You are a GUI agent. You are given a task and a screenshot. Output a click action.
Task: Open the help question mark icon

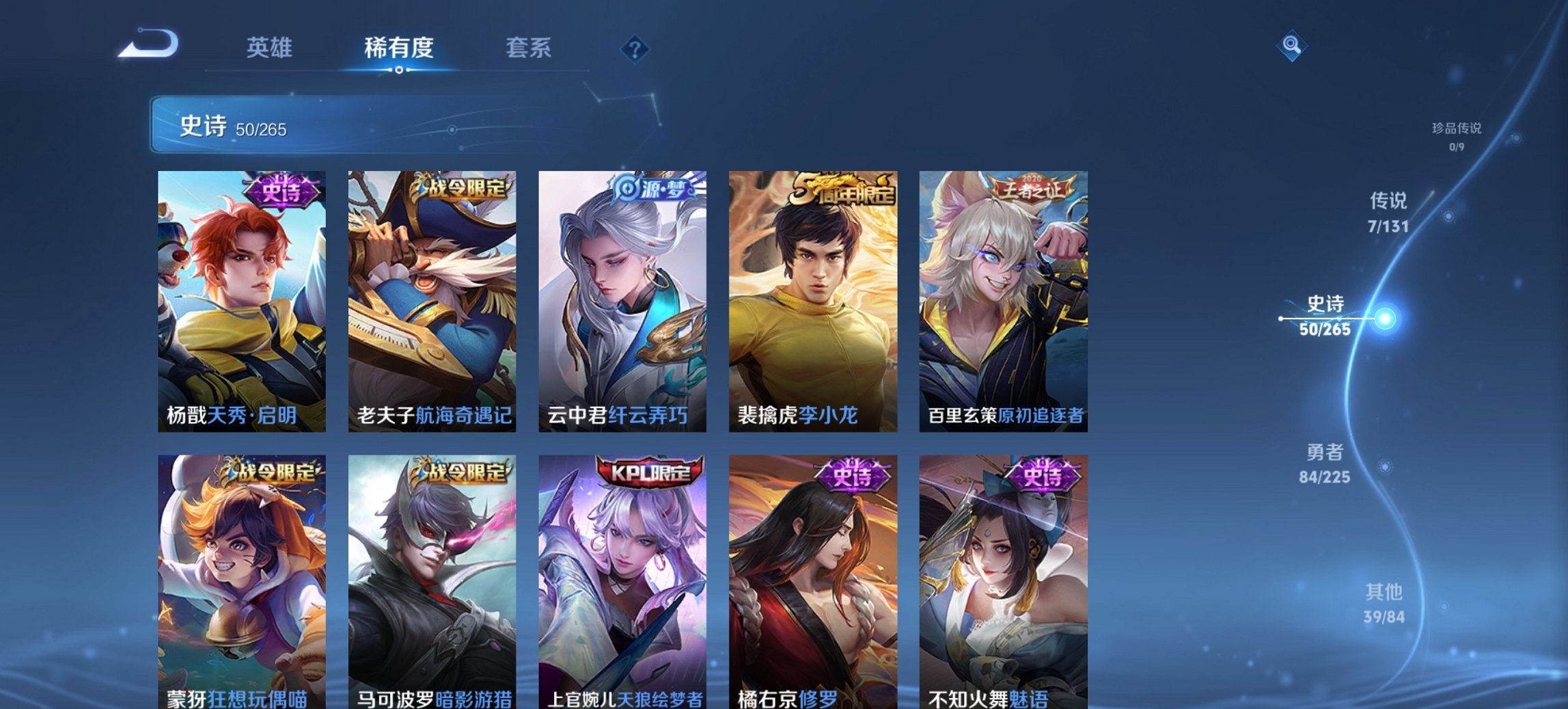(x=635, y=48)
